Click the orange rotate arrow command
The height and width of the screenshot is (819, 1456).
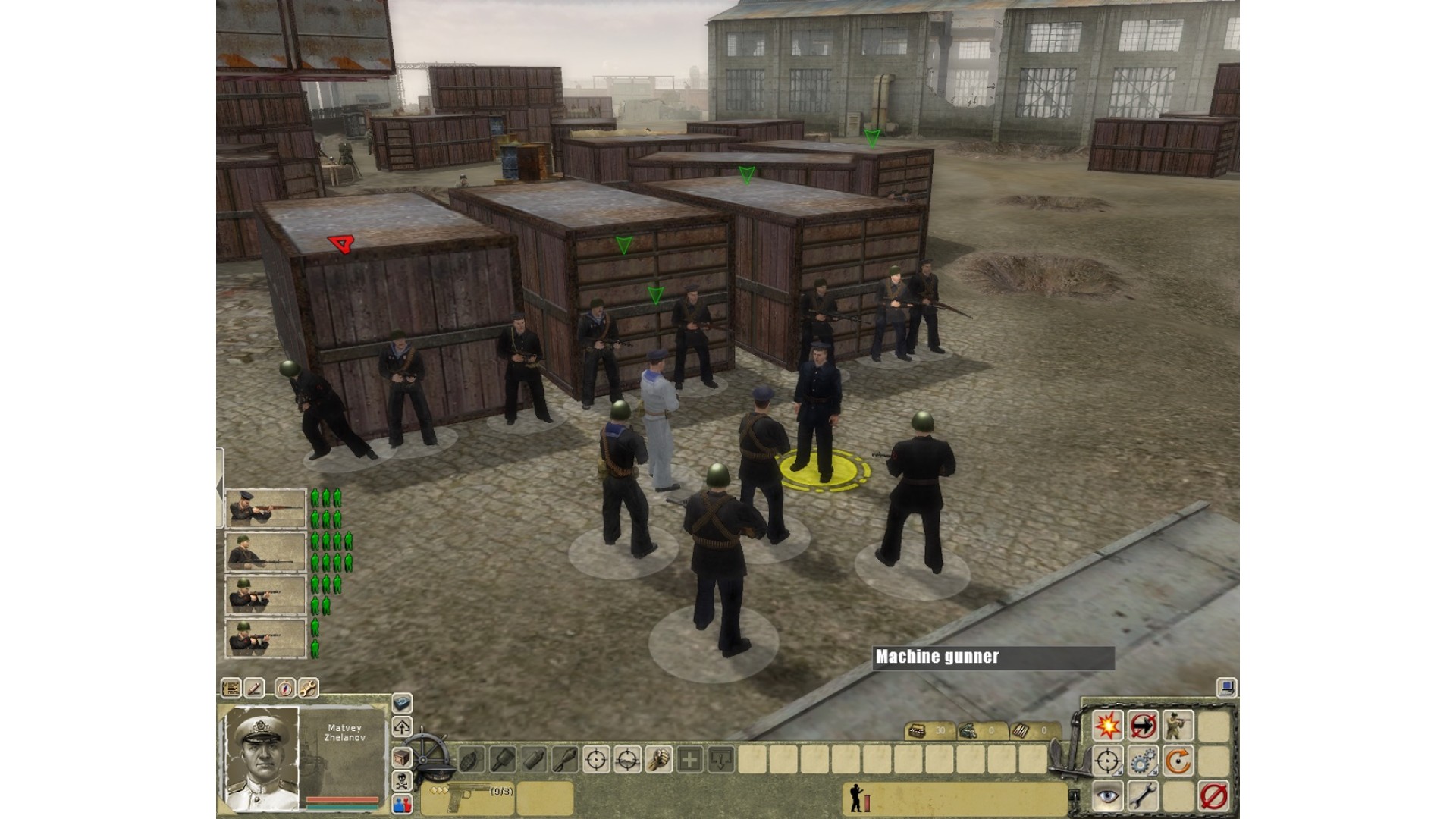1178,761
